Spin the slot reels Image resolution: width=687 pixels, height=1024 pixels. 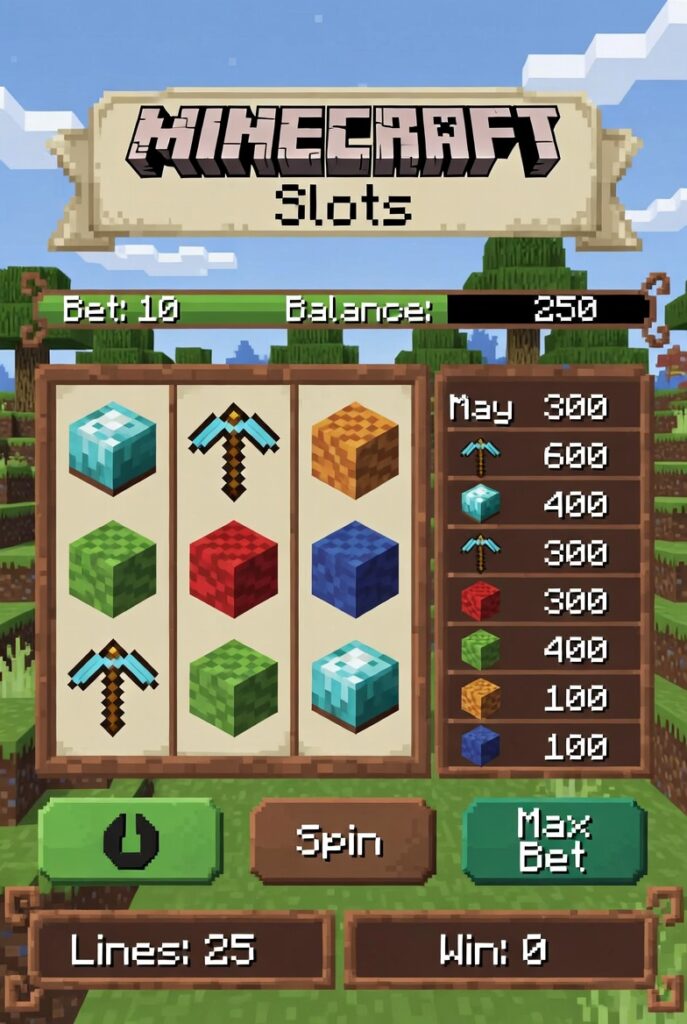(x=342, y=841)
